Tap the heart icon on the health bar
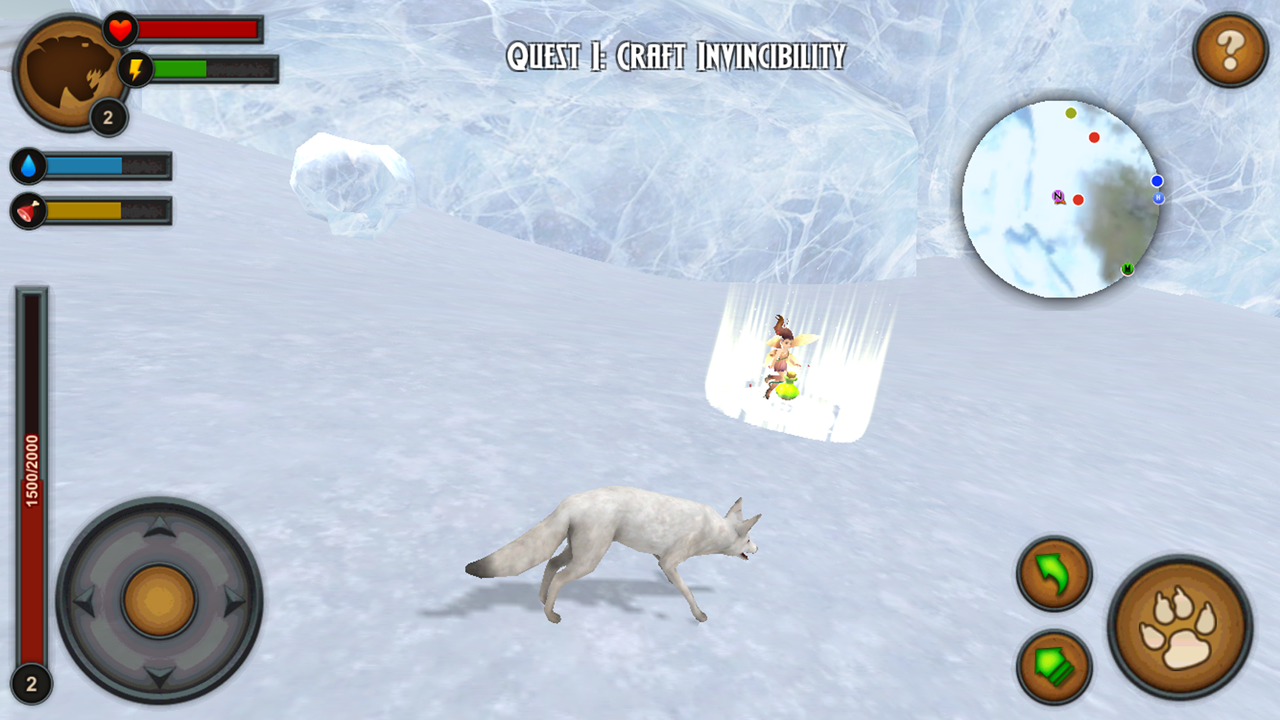Viewport: 1280px width, 720px height. 120,29
